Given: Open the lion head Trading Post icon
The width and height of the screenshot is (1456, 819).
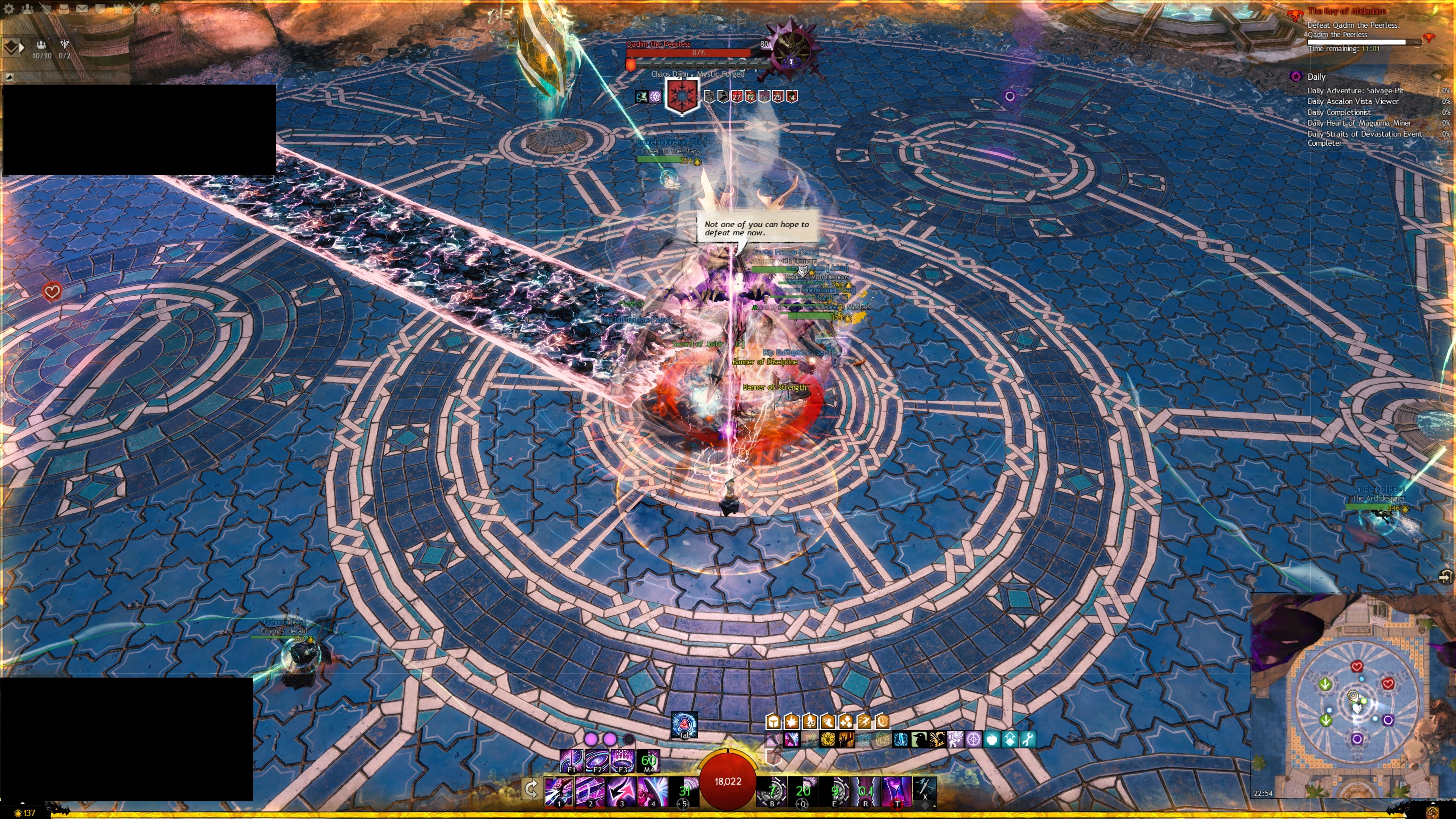Looking at the screenshot, I should 154,8.
